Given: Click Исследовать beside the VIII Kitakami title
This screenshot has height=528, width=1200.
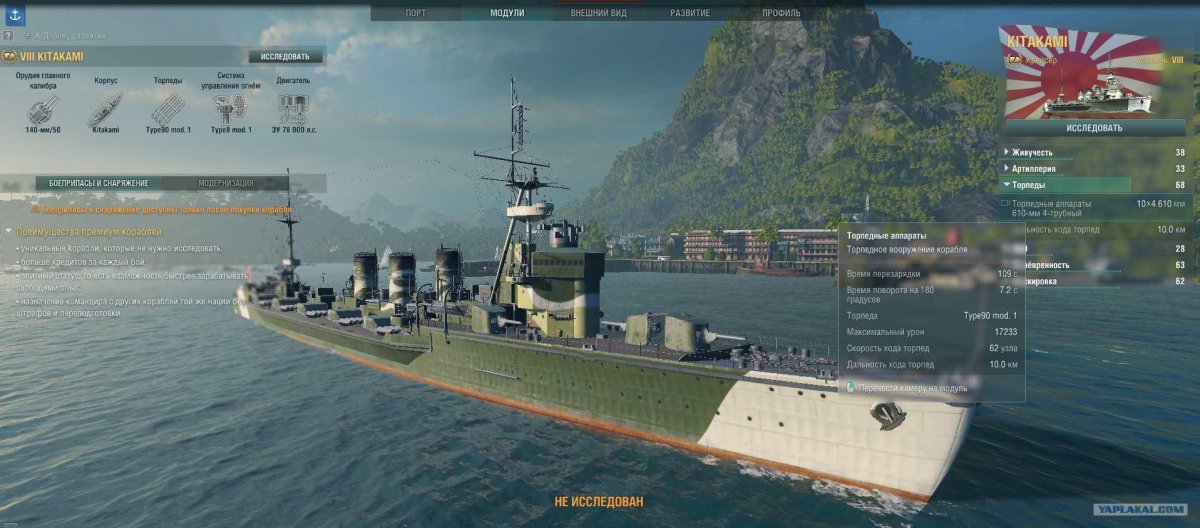Looking at the screenshot, I should [286, 57].
